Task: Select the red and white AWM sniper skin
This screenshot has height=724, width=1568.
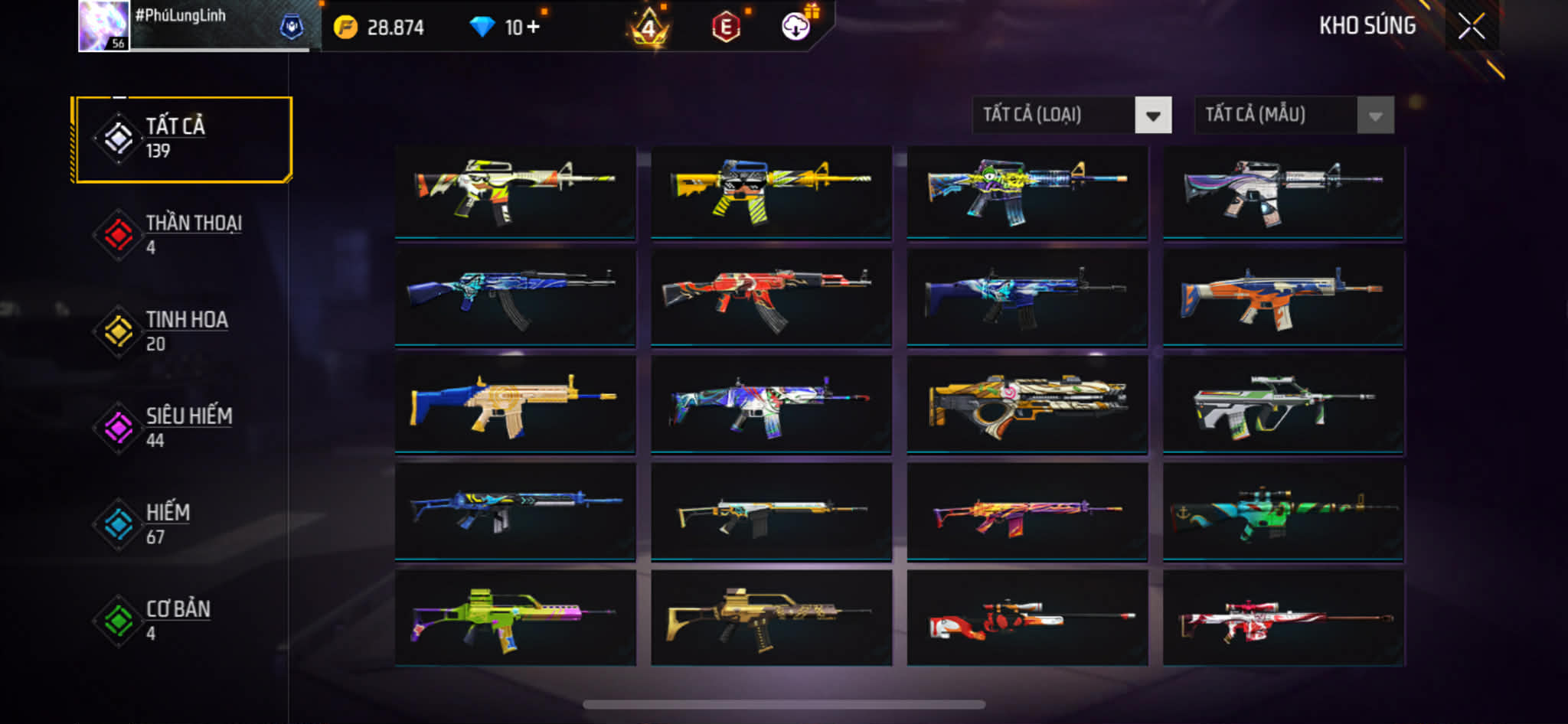Action: tap(1027, 618)
